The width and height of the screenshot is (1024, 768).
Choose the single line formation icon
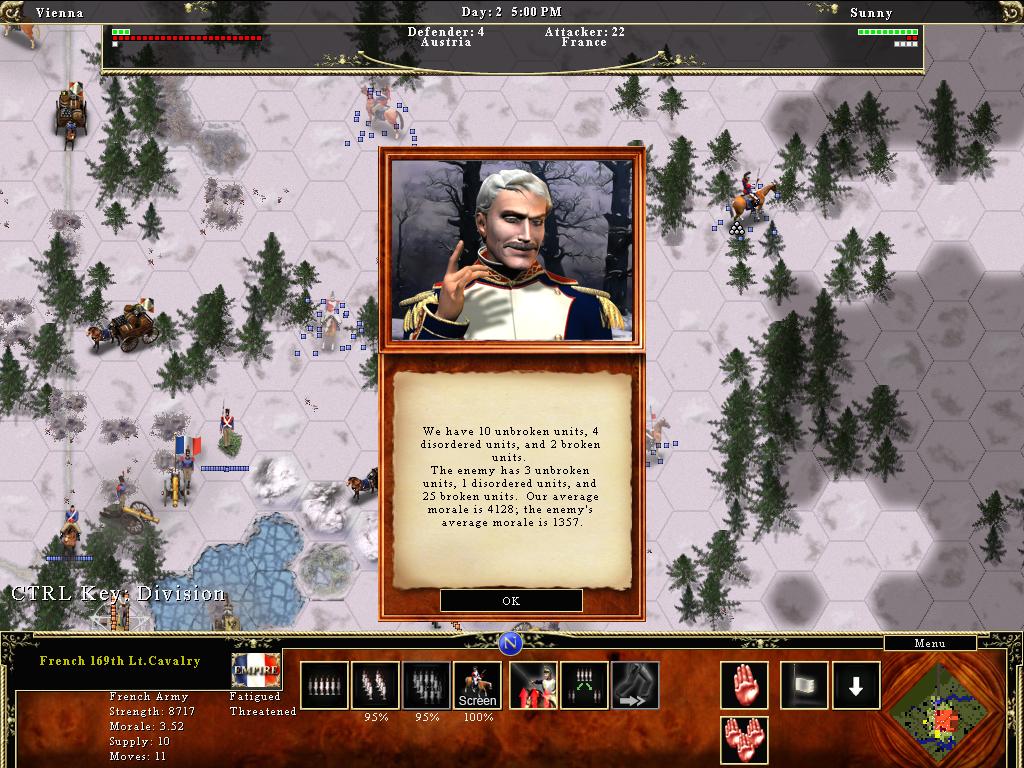tap(324, 685)
